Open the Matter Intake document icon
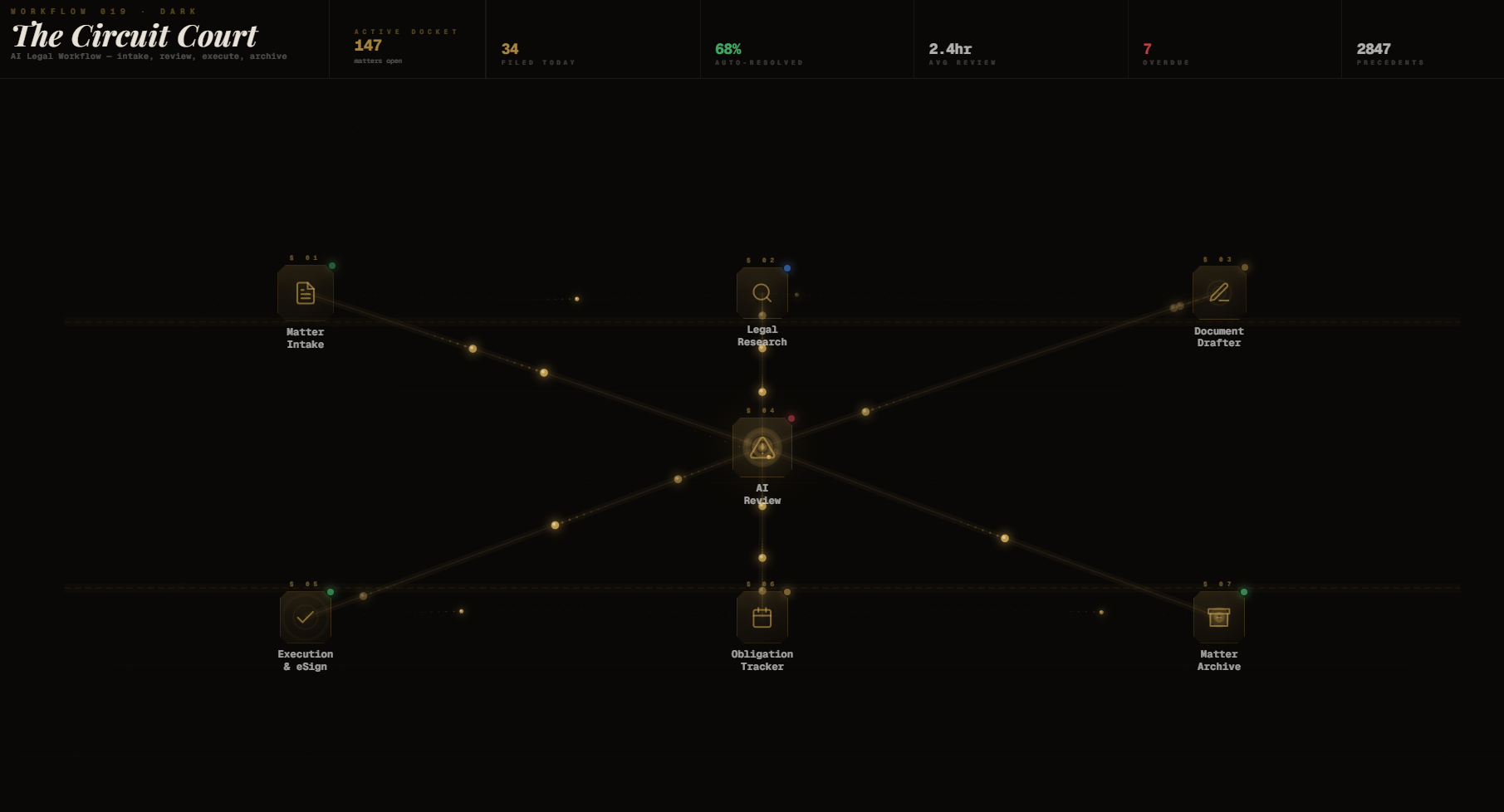 tap(305, 292)
